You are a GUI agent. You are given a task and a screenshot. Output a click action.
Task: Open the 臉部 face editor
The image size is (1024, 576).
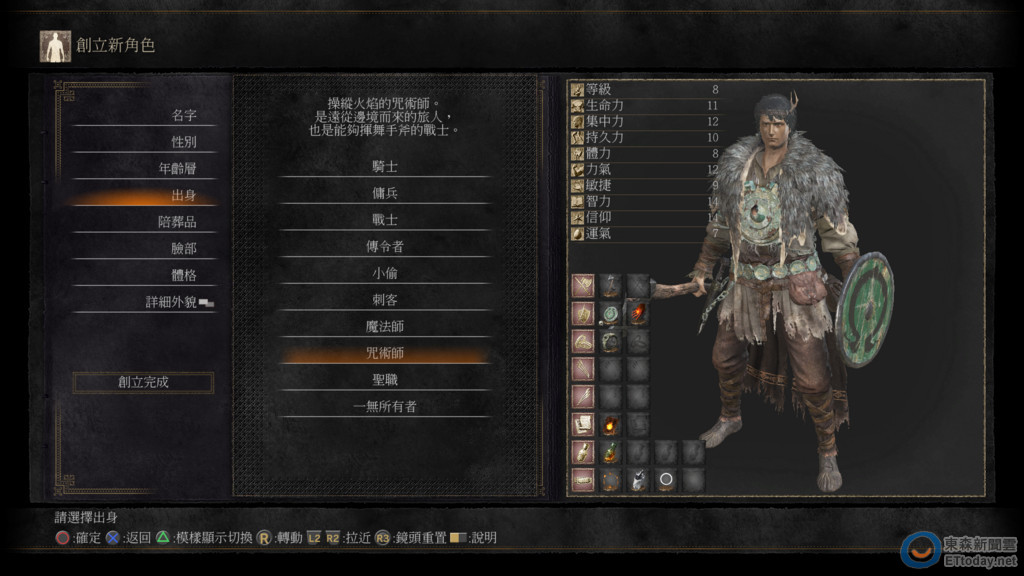tap(183, 249)
